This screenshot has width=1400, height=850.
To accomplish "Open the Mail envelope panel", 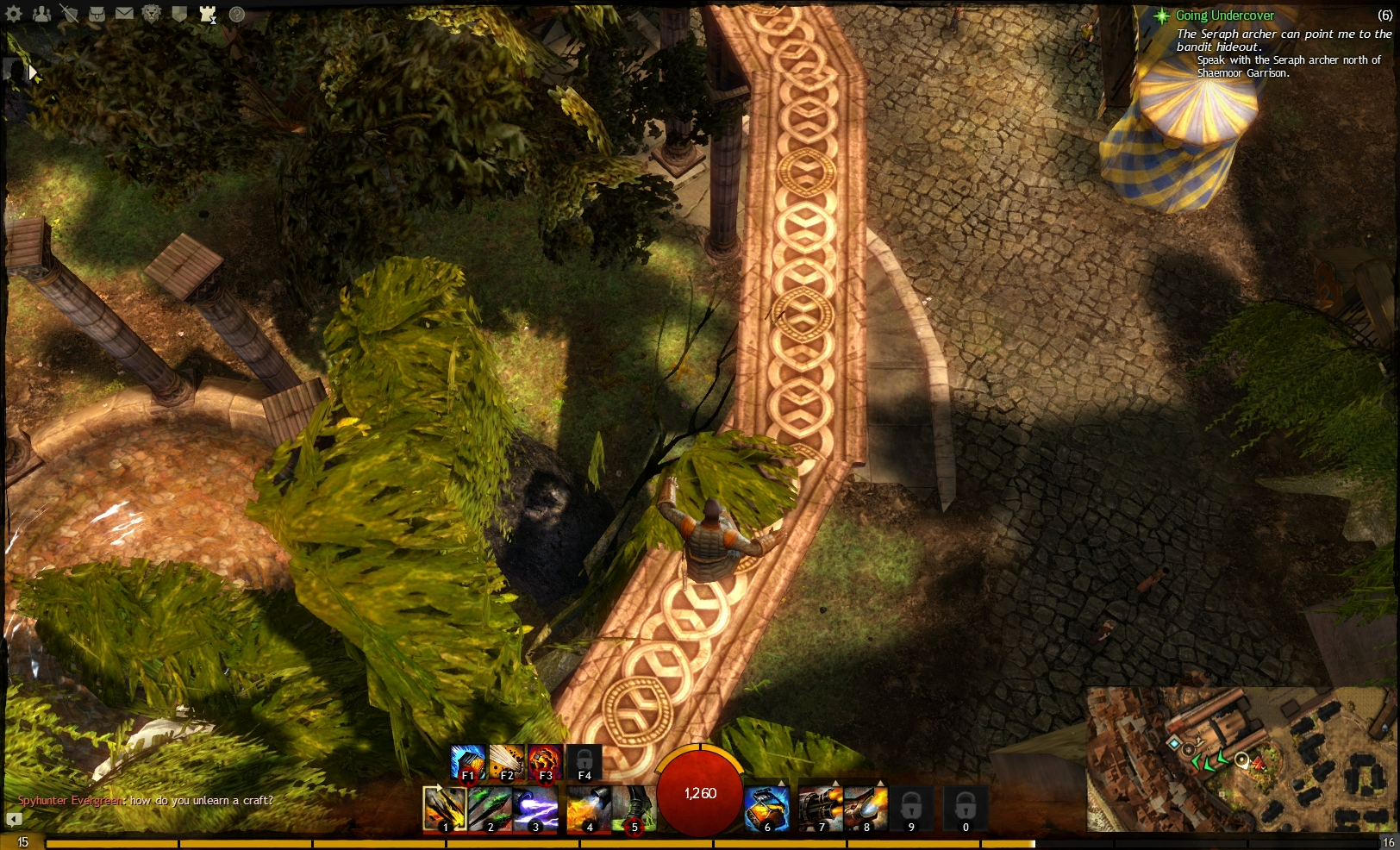I will 125,13.
